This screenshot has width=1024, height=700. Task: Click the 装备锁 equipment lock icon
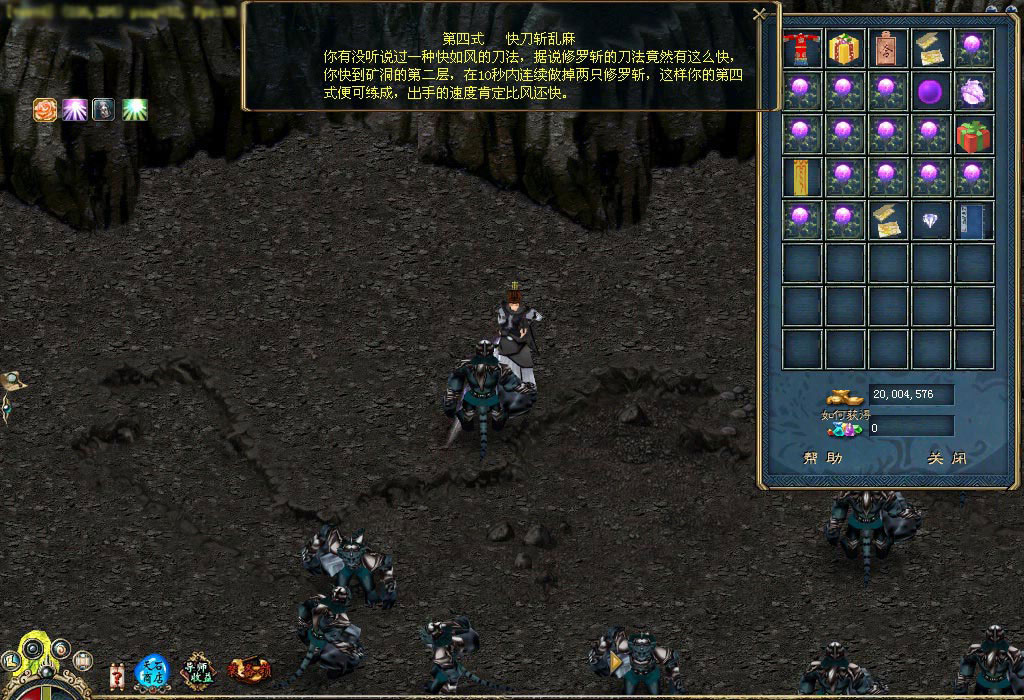click(249, 669)
